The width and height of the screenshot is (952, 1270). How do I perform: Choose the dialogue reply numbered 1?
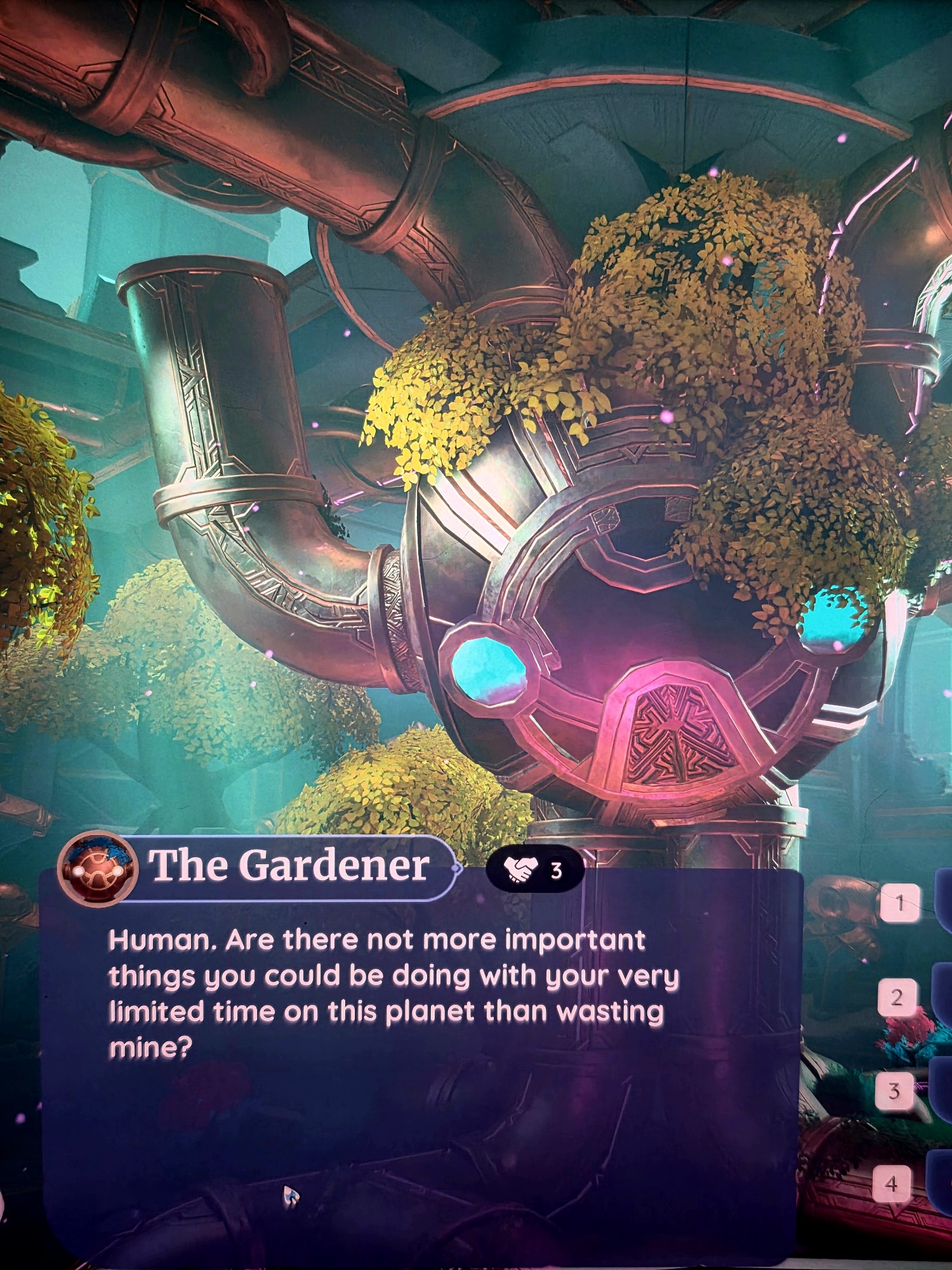point(899,902)
